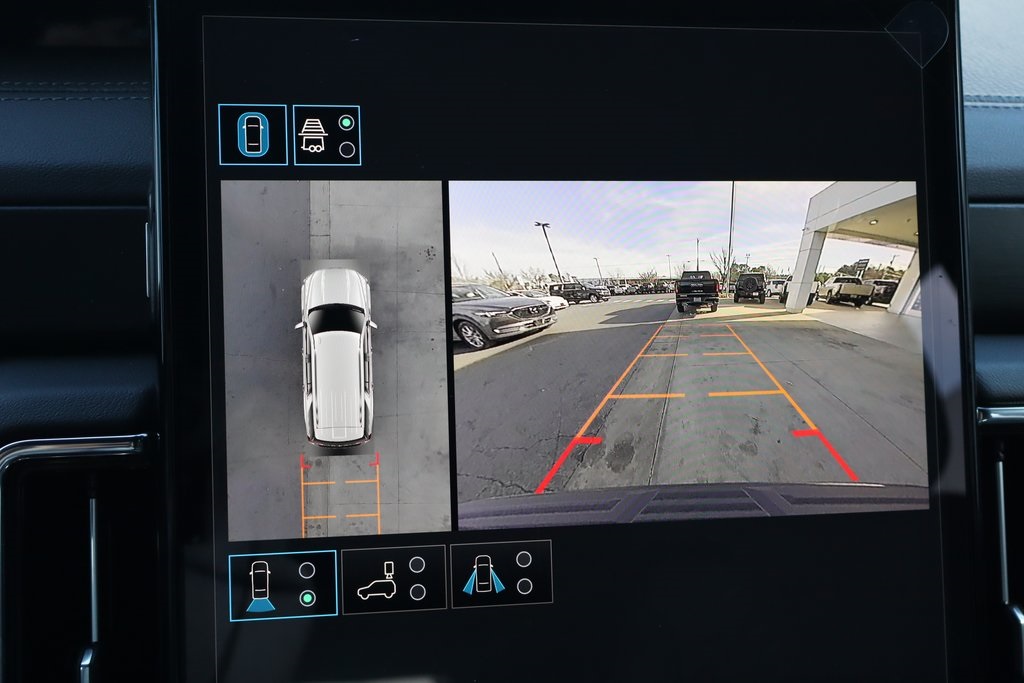
Task: Switch to the overhead cargo camera view
Action: [394, 580]
